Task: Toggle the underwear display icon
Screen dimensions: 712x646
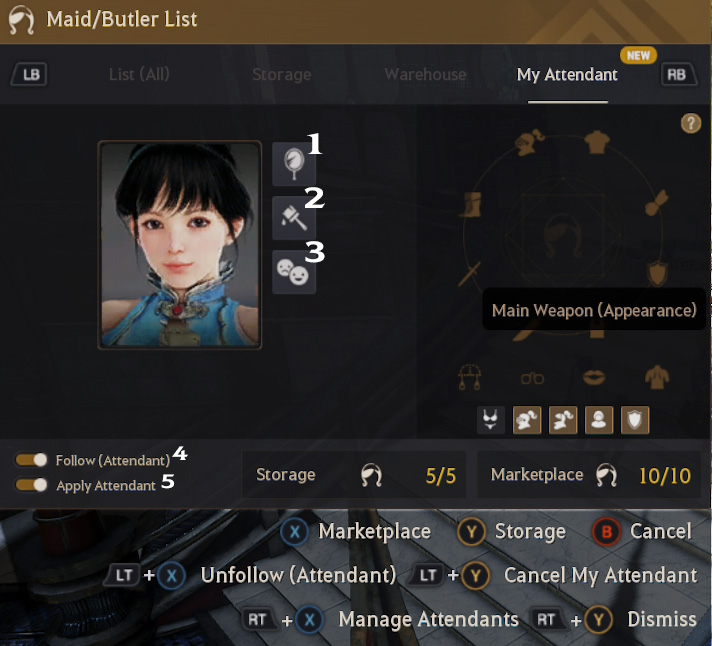Action: click(491, 420)
